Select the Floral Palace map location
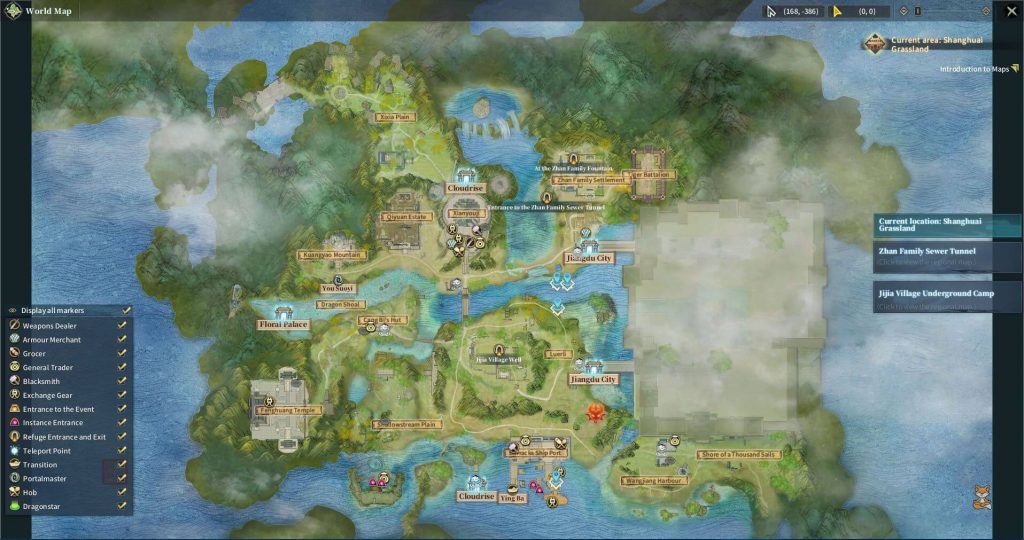 point(283,325)
